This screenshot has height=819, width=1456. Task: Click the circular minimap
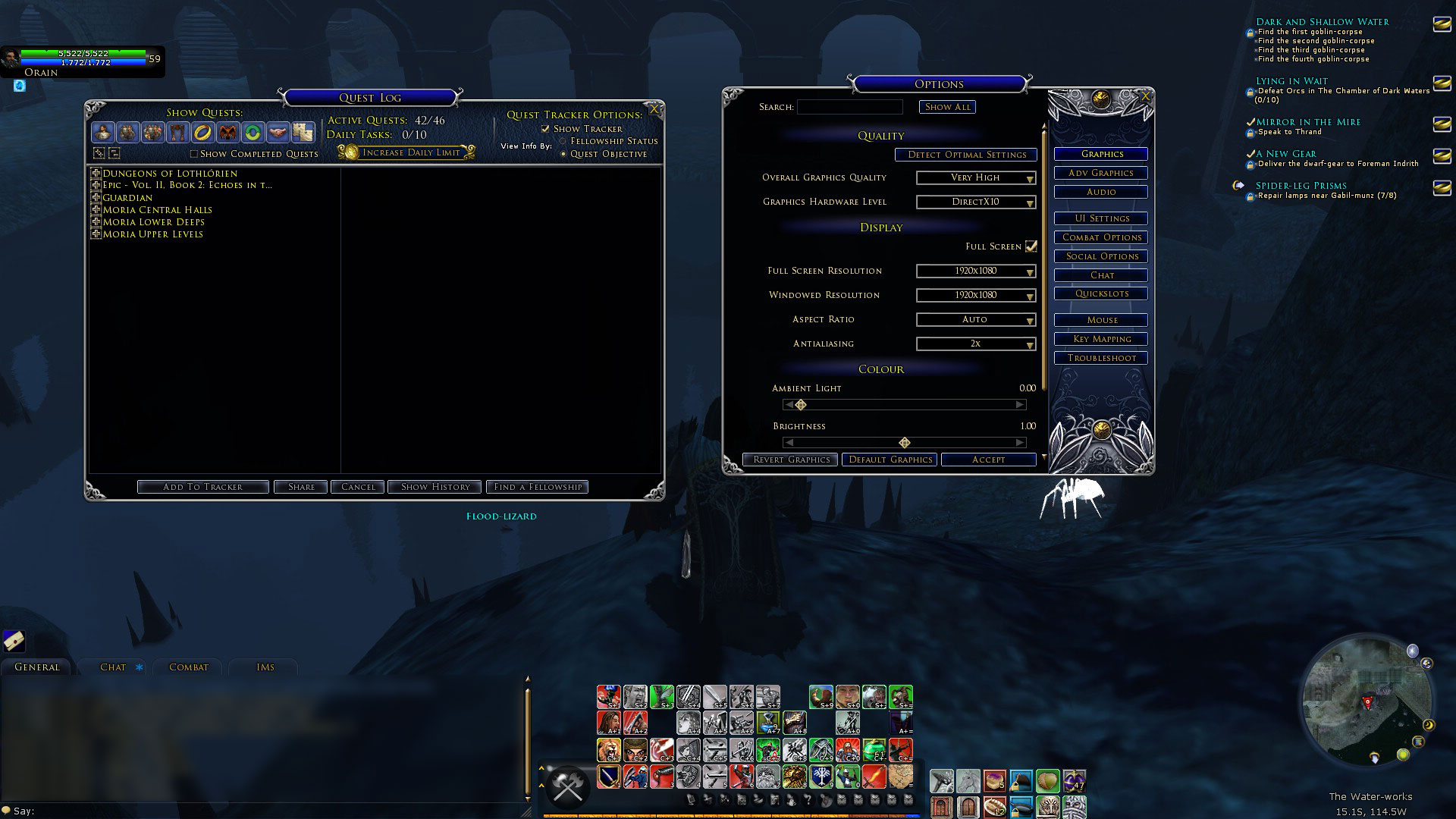(1367, 701)
